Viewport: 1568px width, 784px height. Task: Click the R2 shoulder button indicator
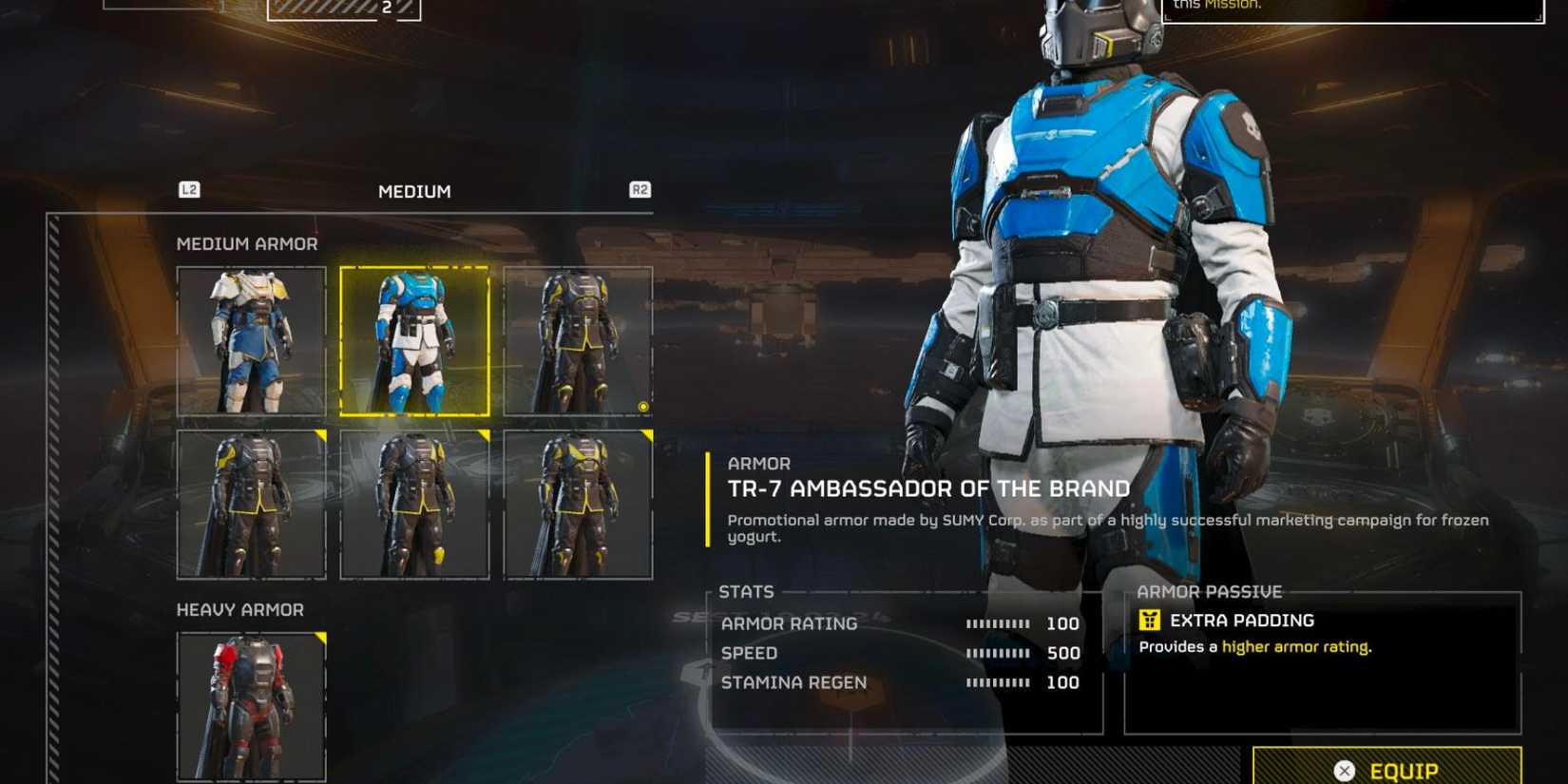(x=641, y=190)
